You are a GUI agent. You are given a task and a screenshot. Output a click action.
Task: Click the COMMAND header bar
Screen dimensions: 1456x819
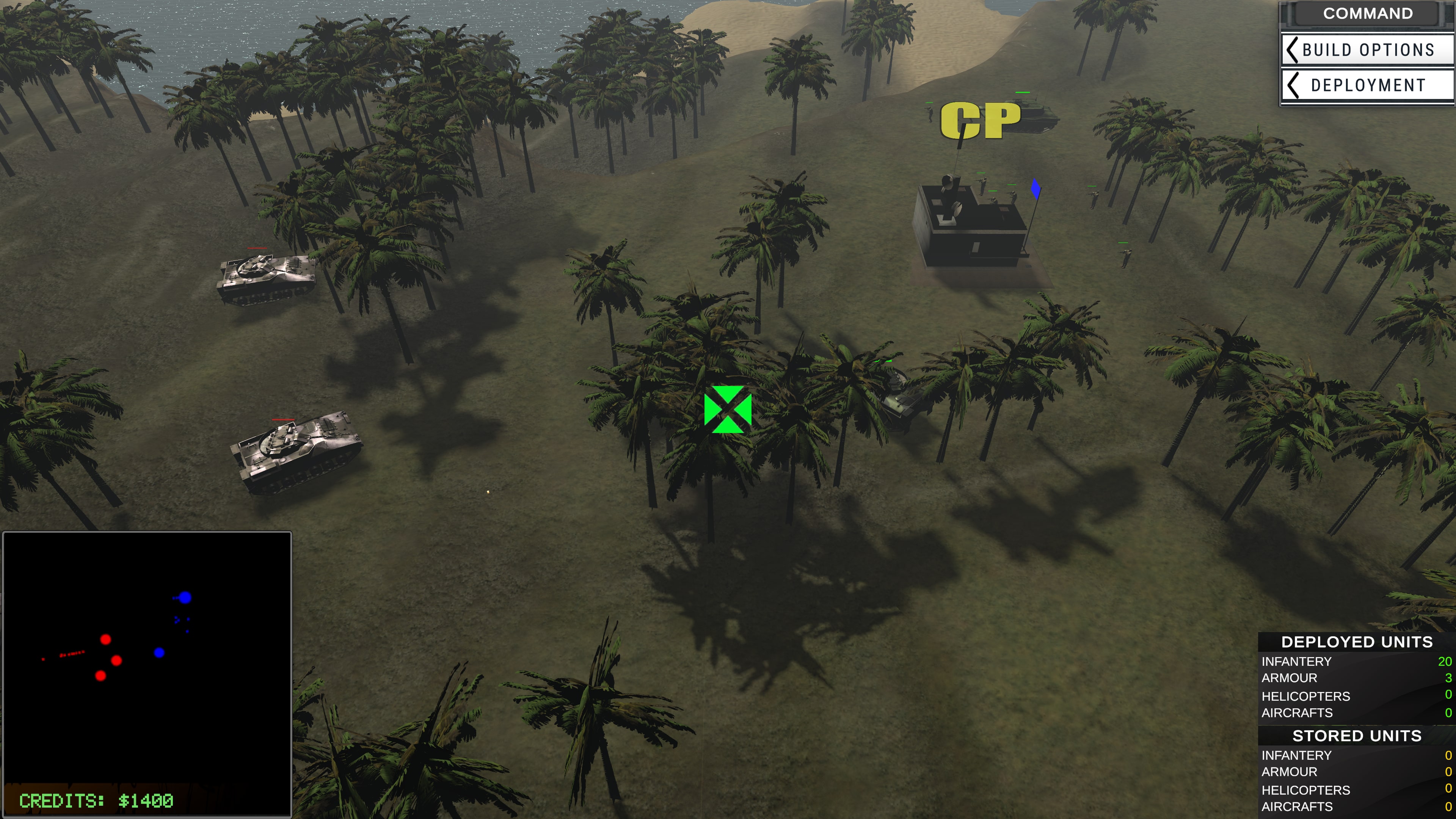tap(1368, 13)
